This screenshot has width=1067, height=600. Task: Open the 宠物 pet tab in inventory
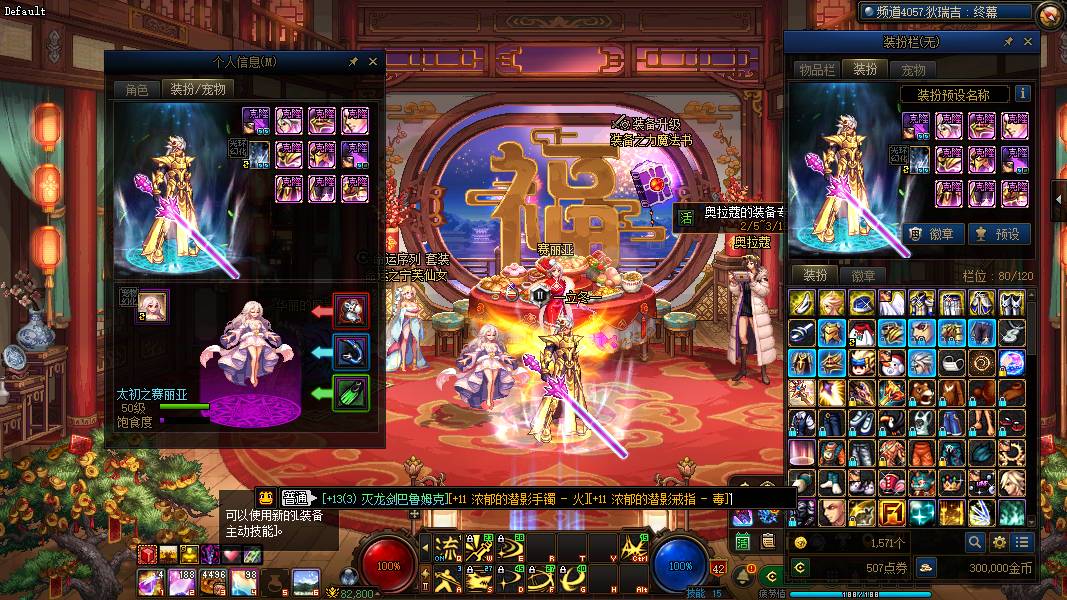coord(913,69)
